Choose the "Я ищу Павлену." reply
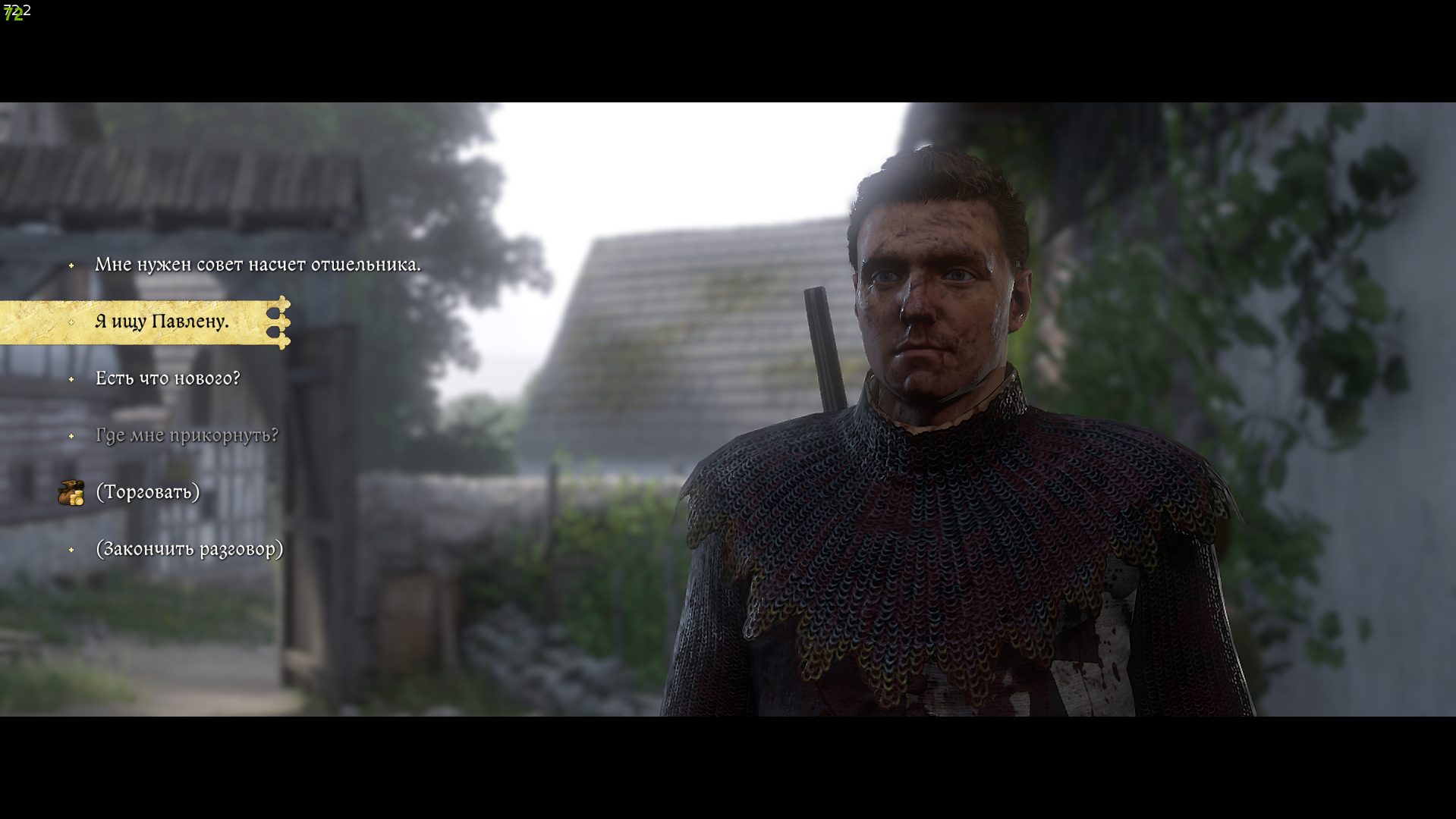The height and width of the screenshot is (819, 1456). point(162,322)
